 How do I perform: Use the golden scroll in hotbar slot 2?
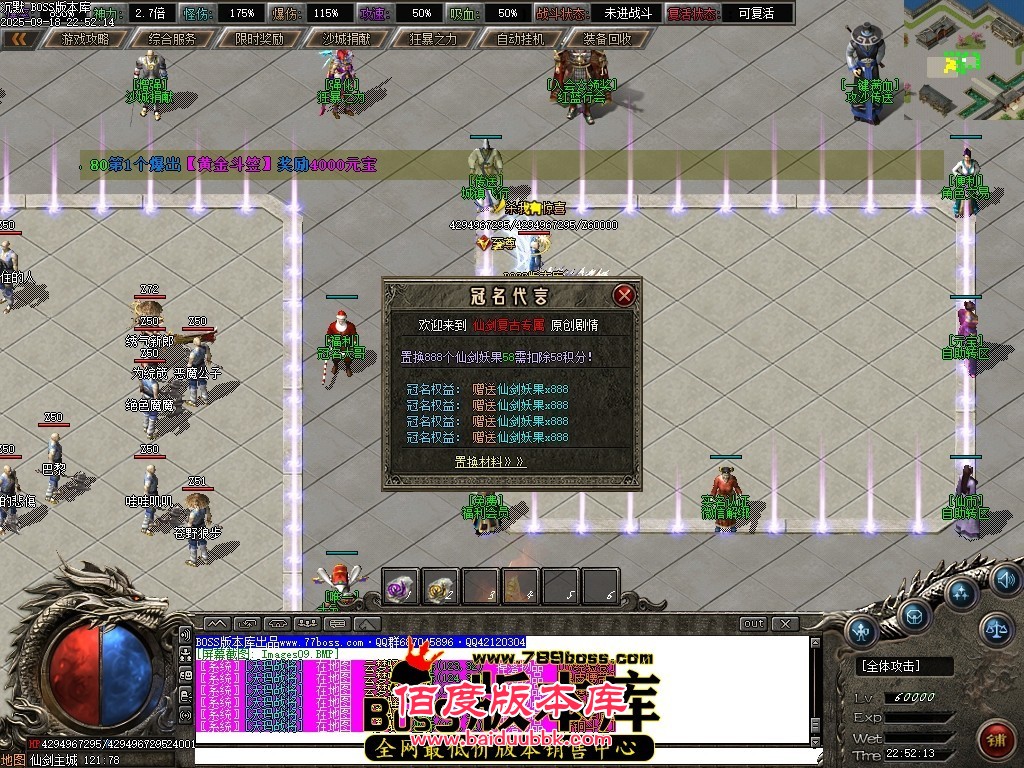[x=441, y=587]
